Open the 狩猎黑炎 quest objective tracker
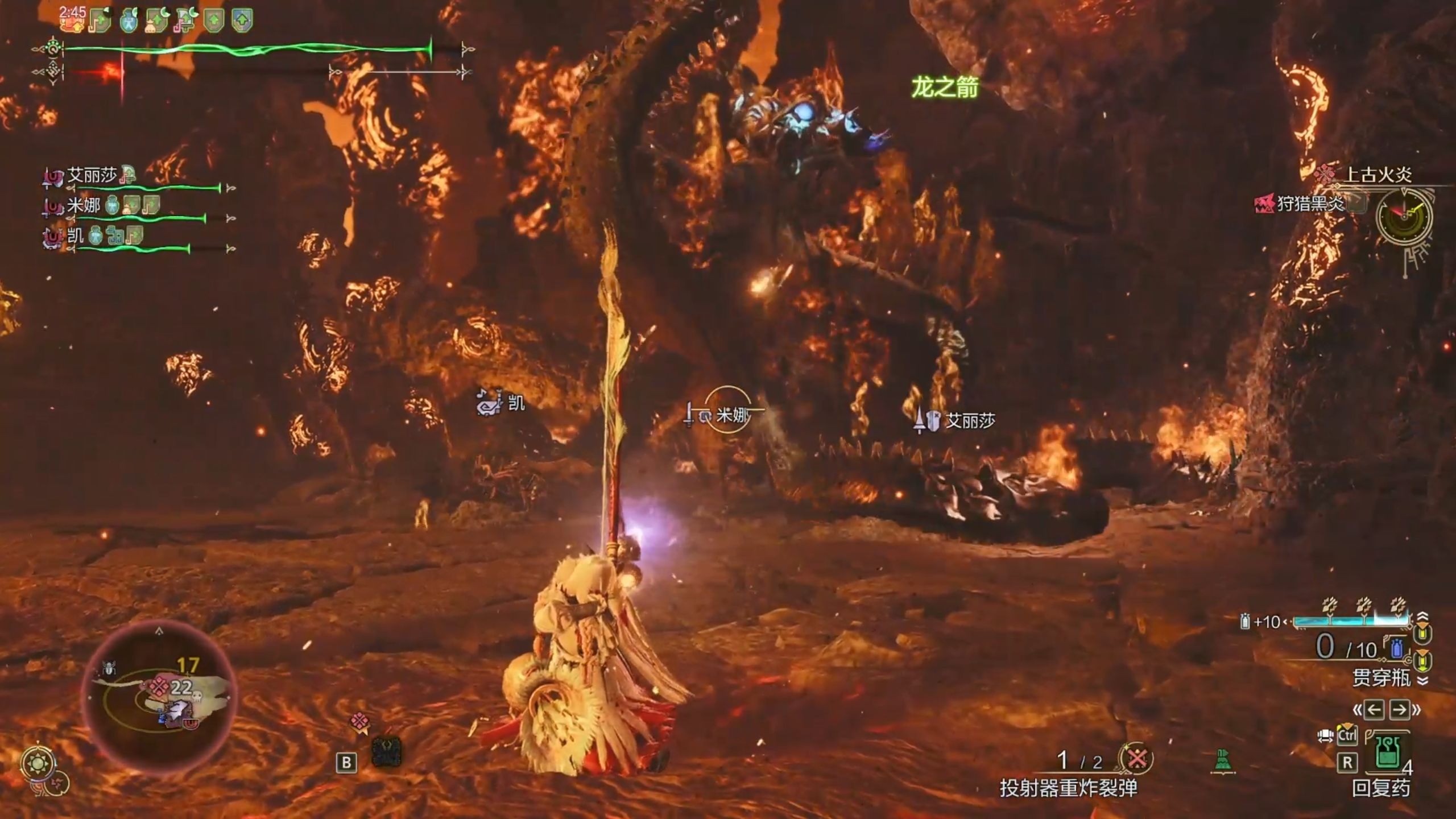The width and height of the screenshot is (1456, 819). 1309,204
